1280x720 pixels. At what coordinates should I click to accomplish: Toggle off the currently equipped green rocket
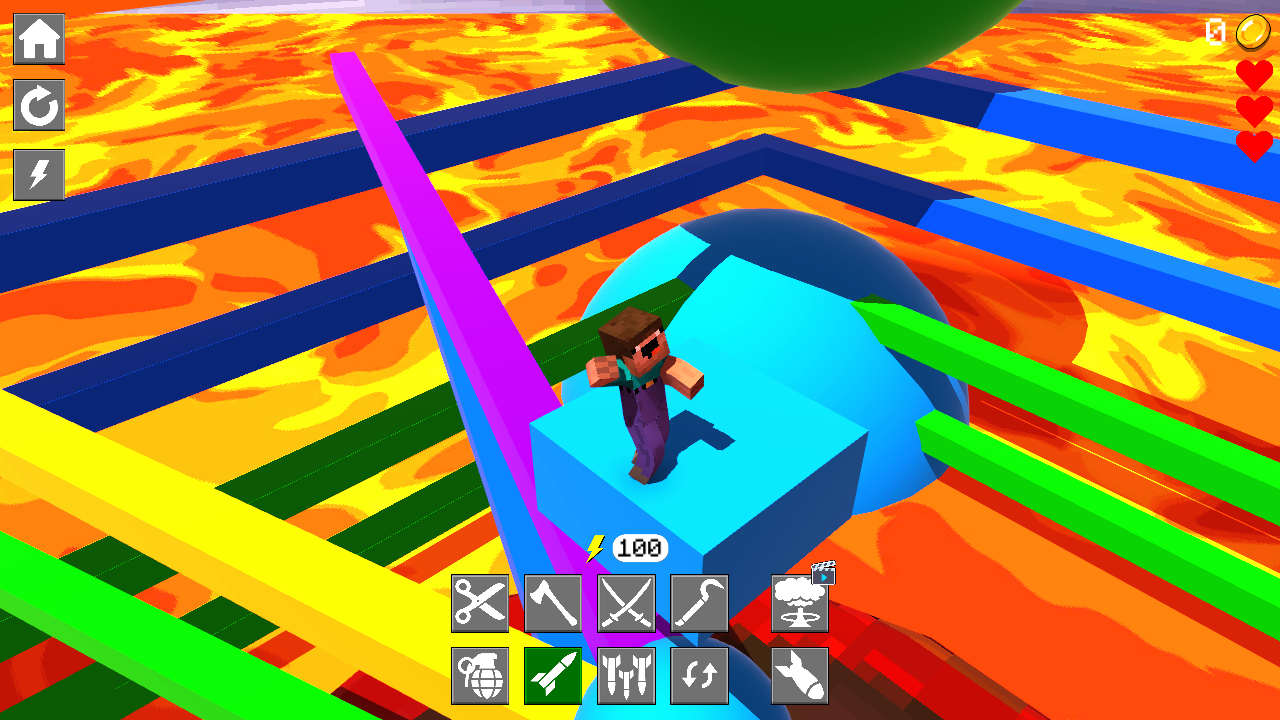coord(553,676)
